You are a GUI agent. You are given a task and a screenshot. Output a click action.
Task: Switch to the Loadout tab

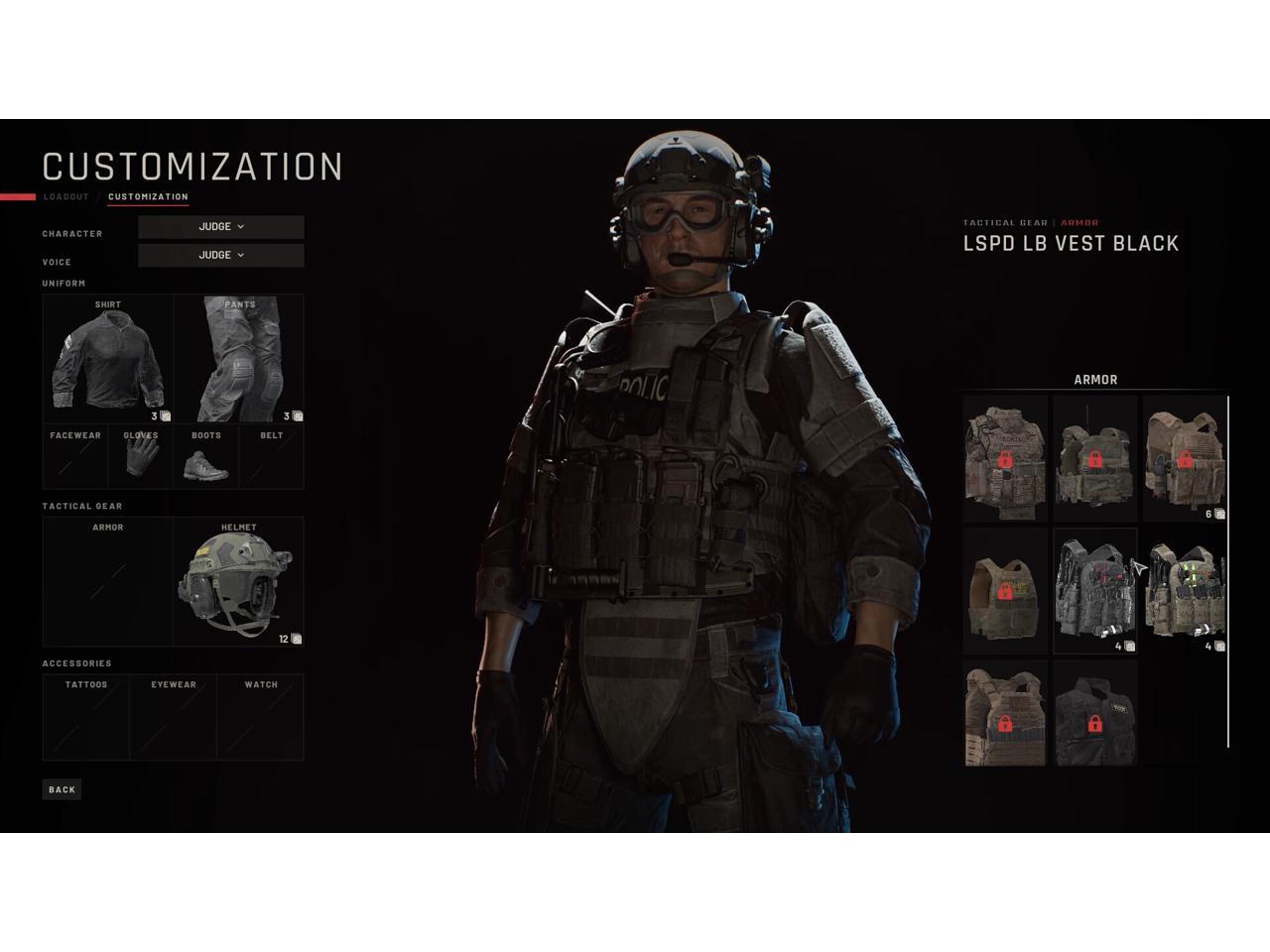[66, 196]
